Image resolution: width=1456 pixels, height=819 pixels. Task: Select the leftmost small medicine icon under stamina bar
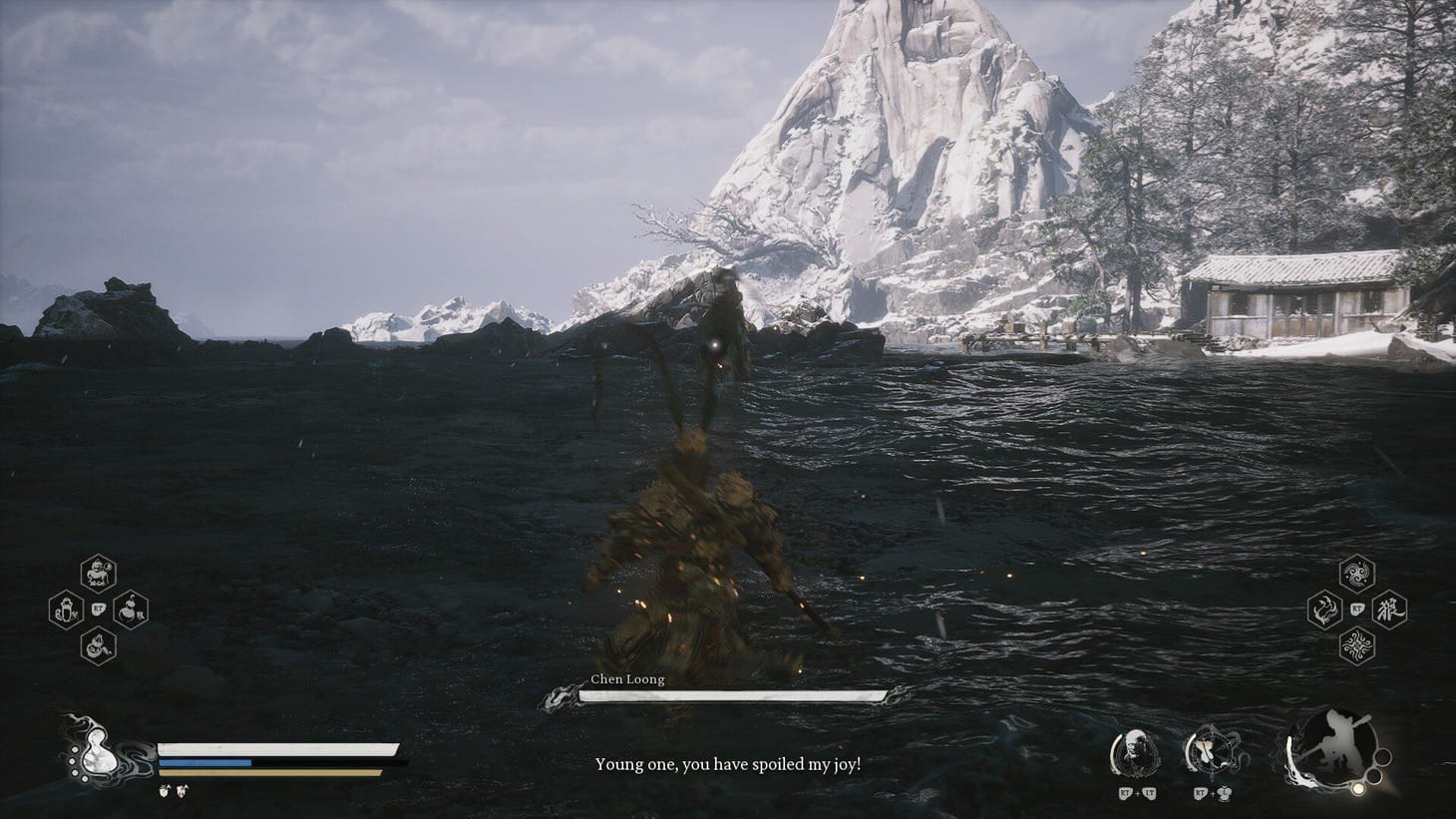pos(167,791)
